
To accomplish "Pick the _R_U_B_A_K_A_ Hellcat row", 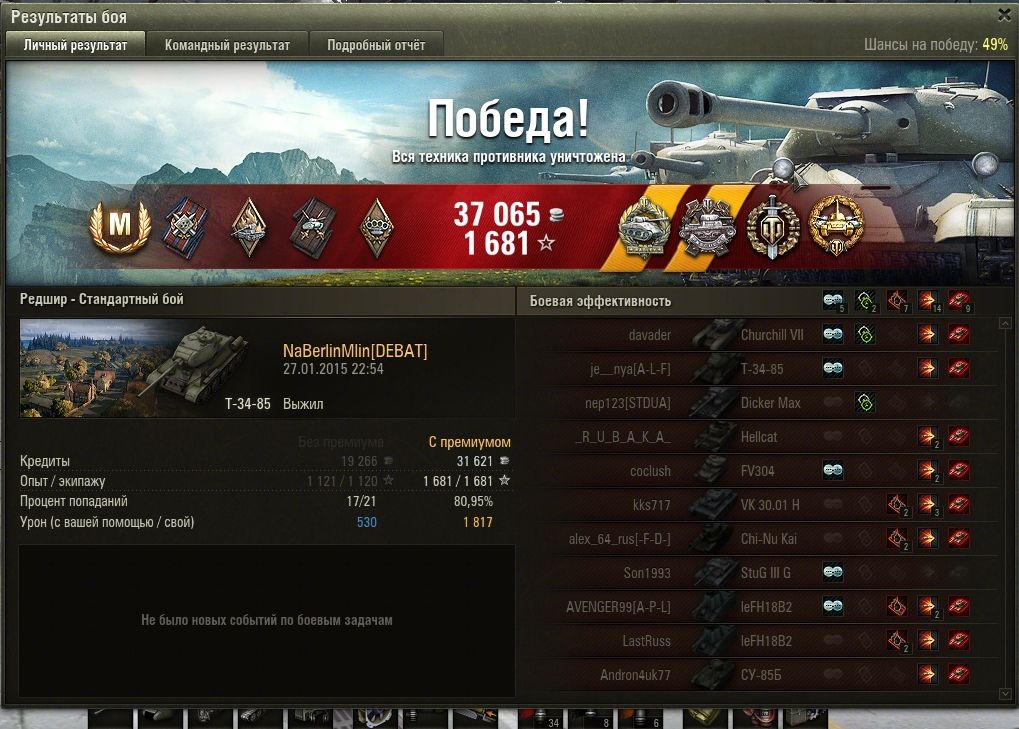I will (x=758, y=437).
